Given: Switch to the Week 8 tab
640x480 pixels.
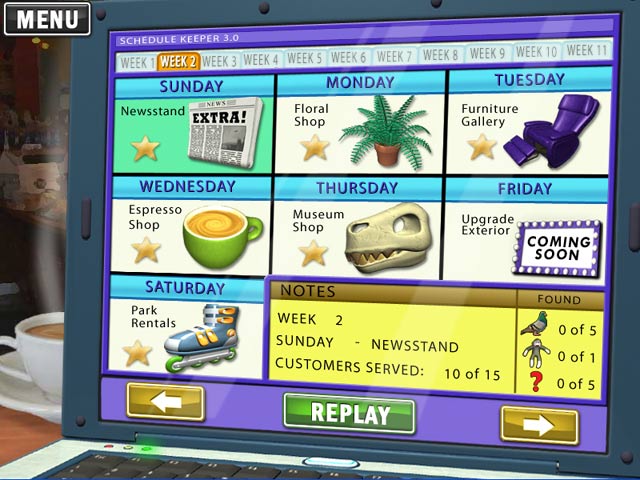Looking at the screenshot, I should click(x=440, y=55).
